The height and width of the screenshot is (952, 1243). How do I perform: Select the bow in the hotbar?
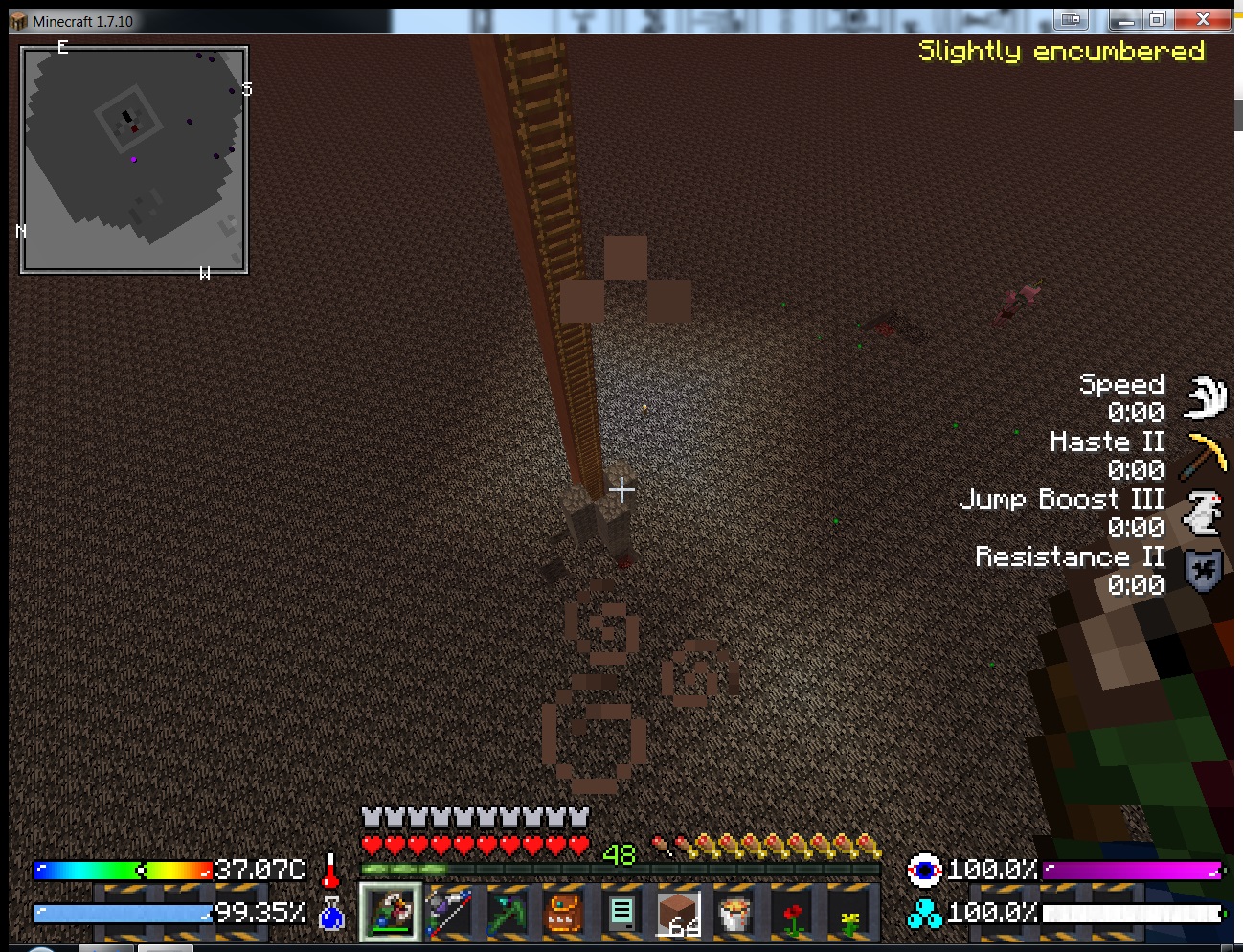tap(448, 912)
